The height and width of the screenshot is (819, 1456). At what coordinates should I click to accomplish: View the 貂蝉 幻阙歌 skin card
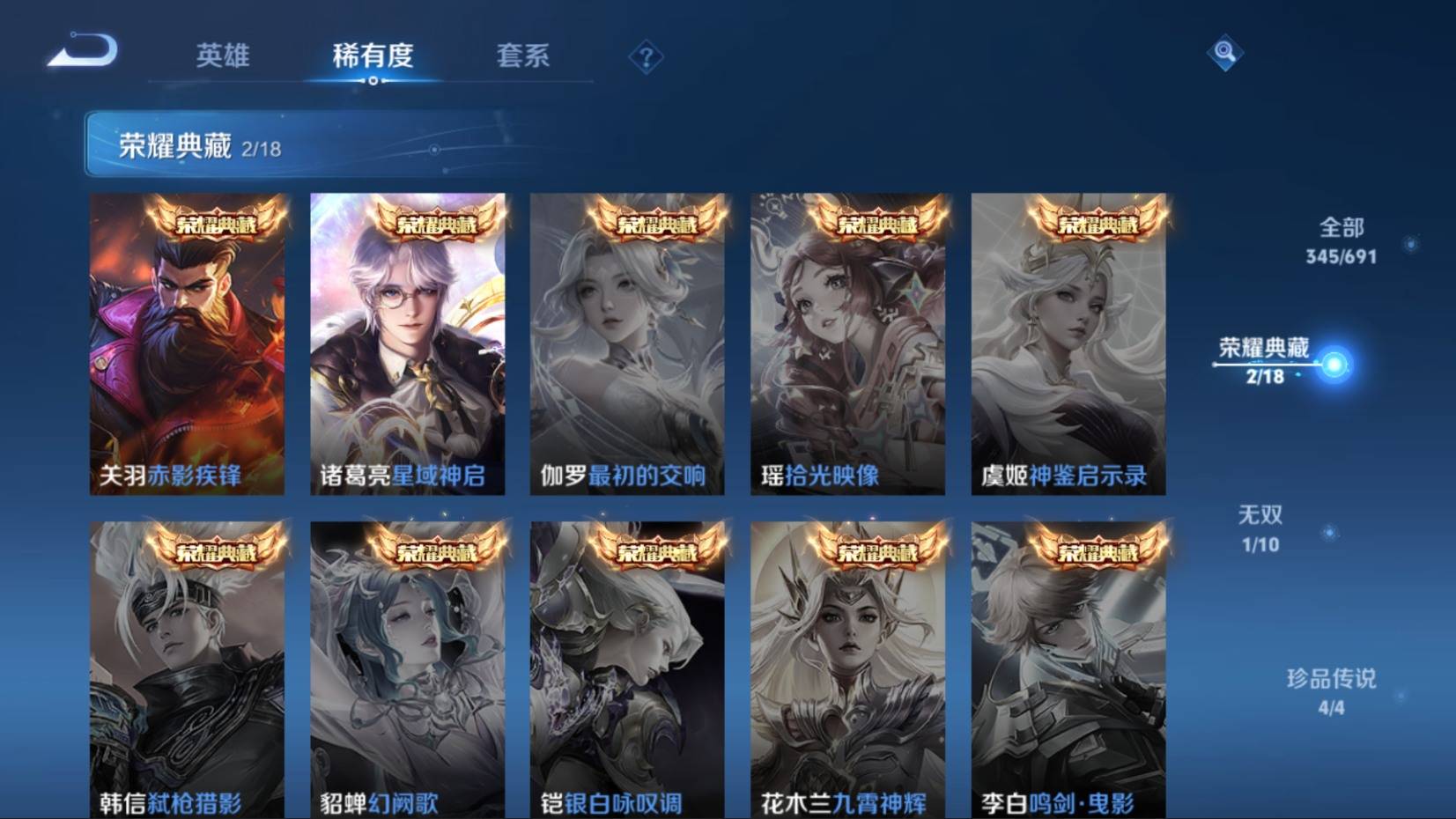click(x=407, y=669)
